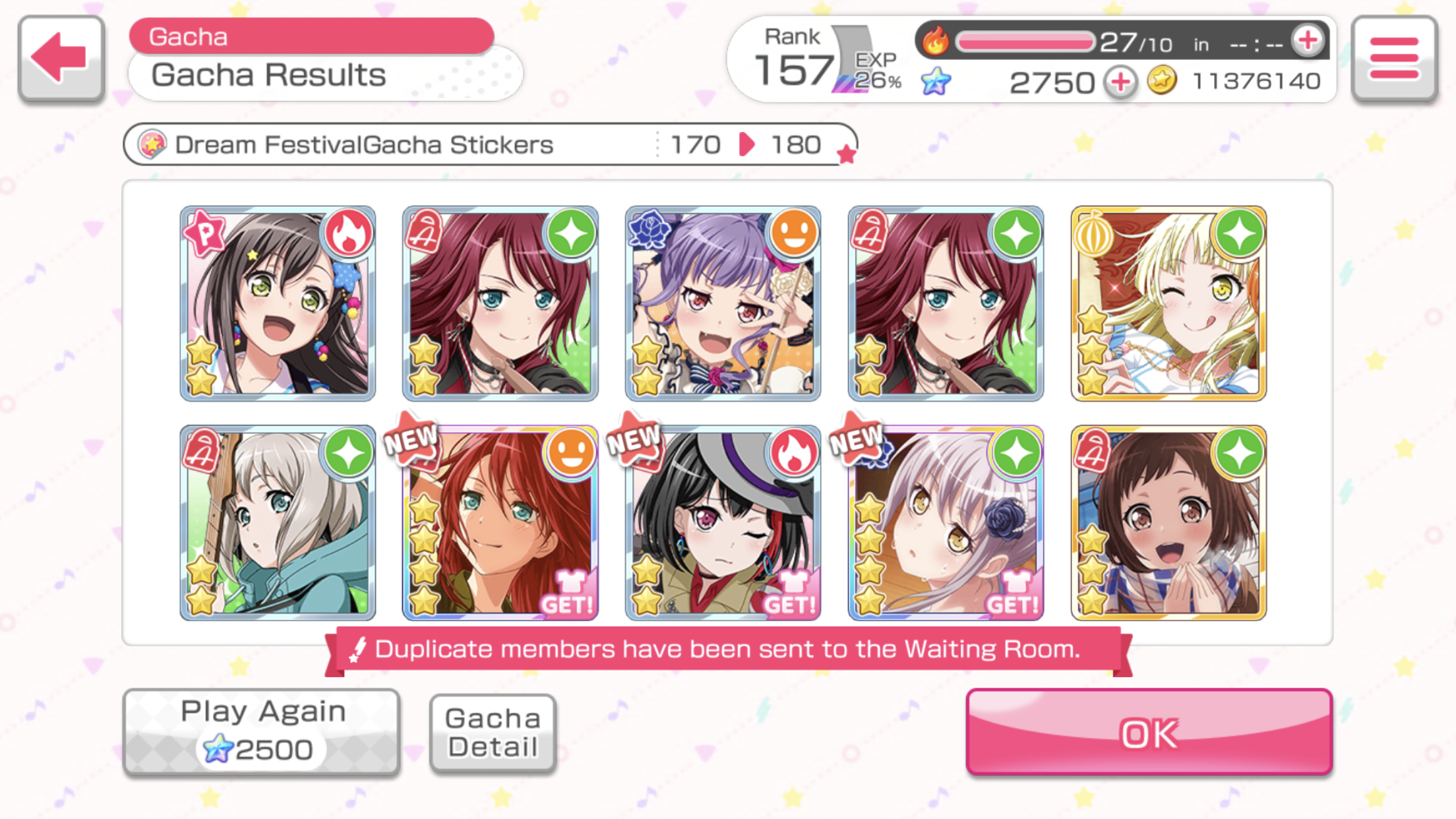Select the new black-haired girl with hat card

[723, 523]
